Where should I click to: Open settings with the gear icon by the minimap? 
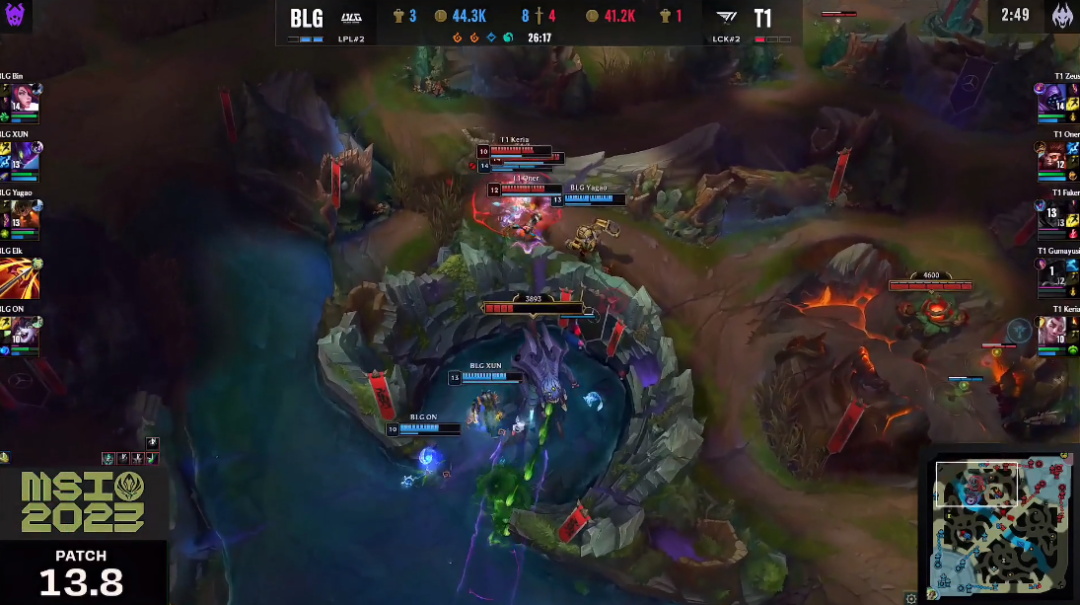pyautogui.click(x=910, y=598)
